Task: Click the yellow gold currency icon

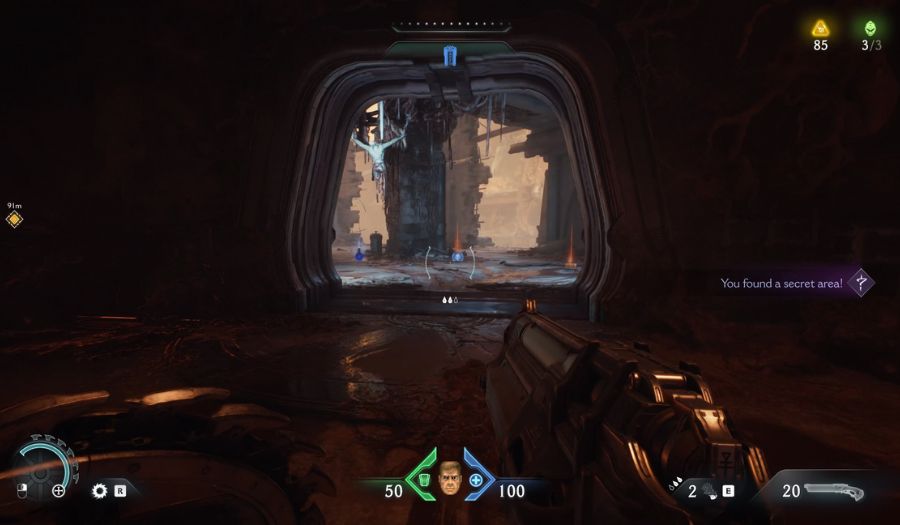Action: [x=820, y=28]
